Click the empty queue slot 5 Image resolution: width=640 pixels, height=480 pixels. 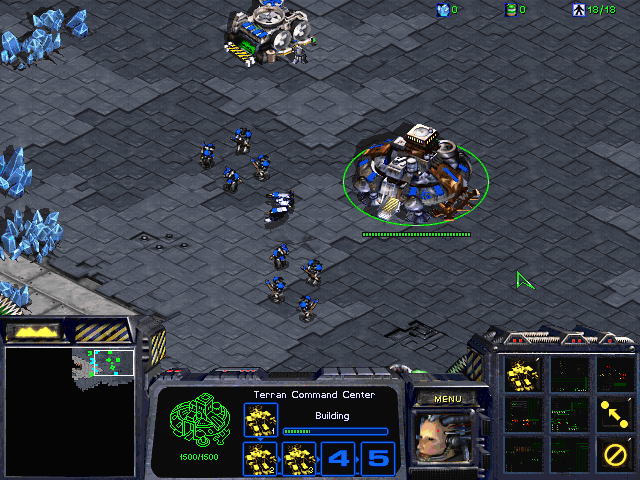[377, 459]
